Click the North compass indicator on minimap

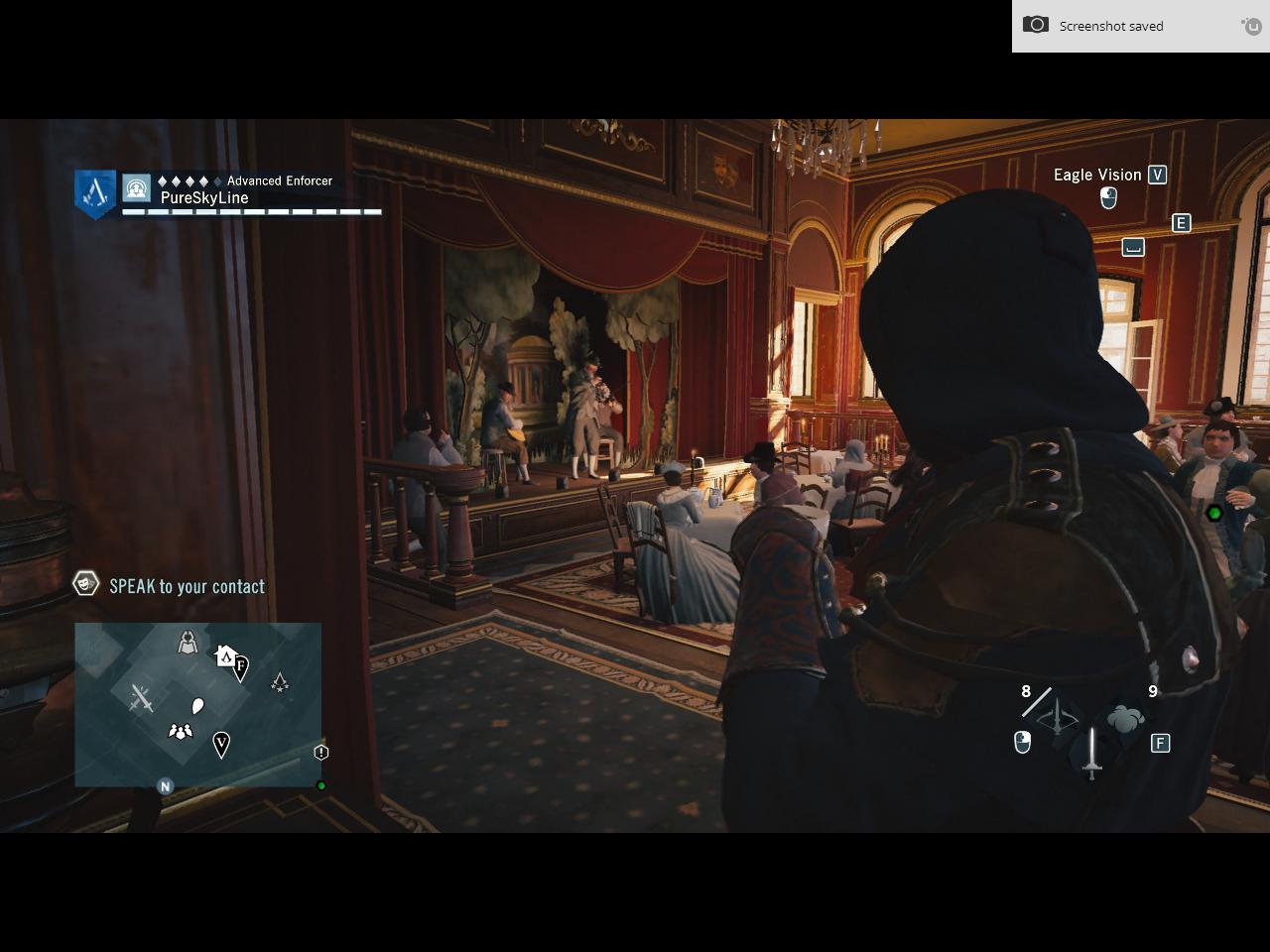(x=166, y=786)
